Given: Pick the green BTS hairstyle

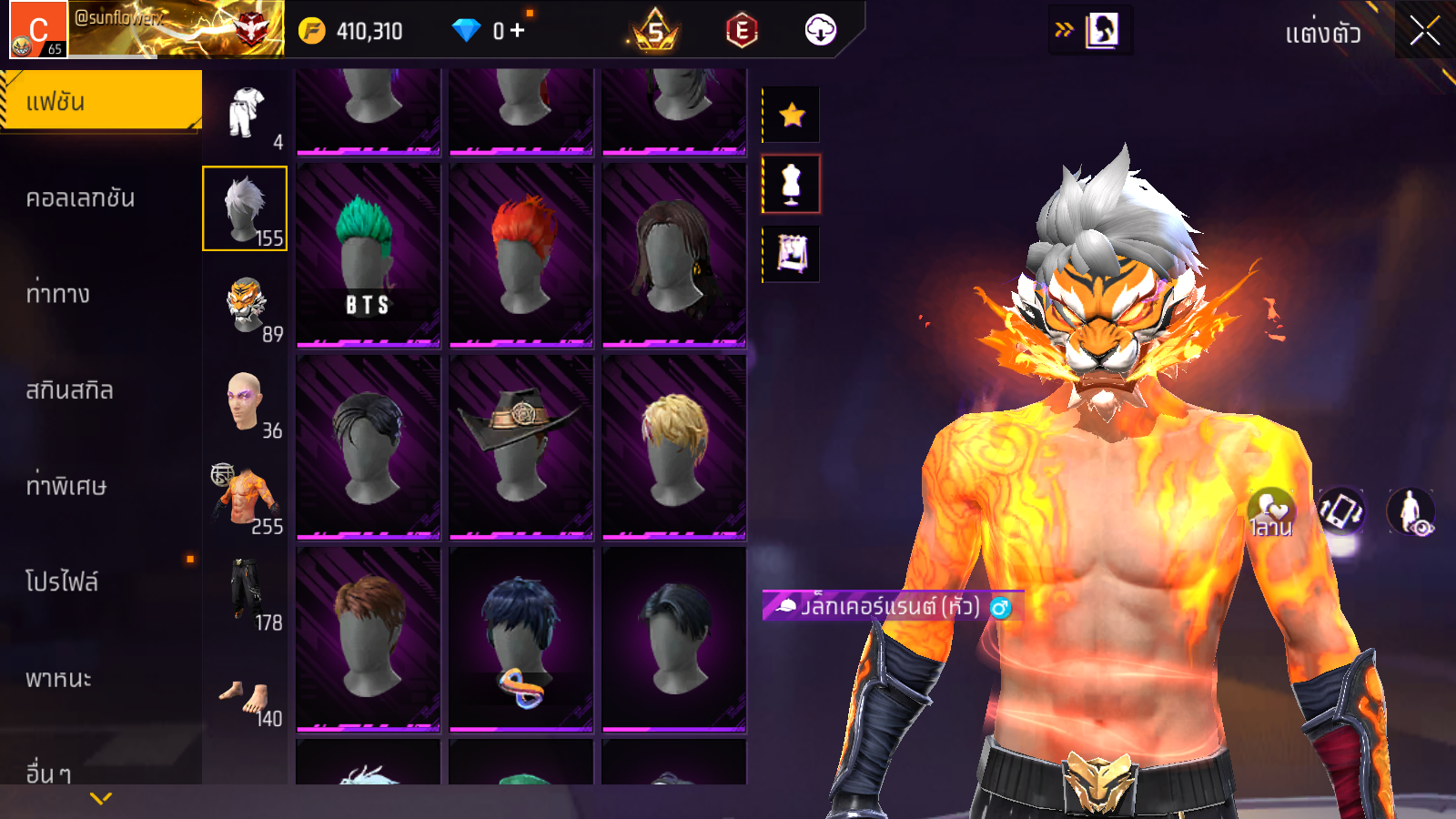Looking at the screenshot, I should pyautogui.click(x=369, y=255).
